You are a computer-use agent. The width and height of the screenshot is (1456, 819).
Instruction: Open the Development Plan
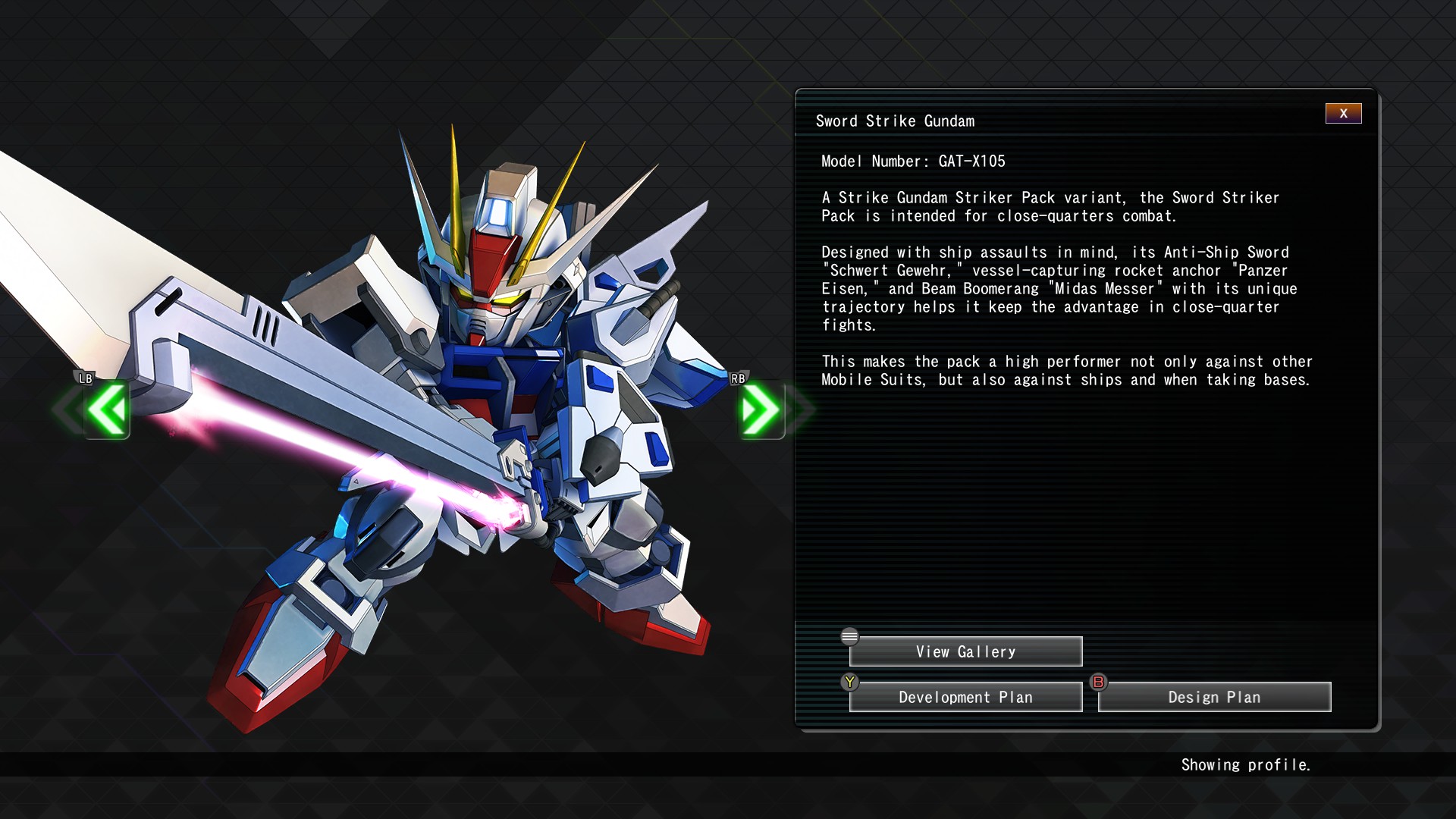(965, 697)
